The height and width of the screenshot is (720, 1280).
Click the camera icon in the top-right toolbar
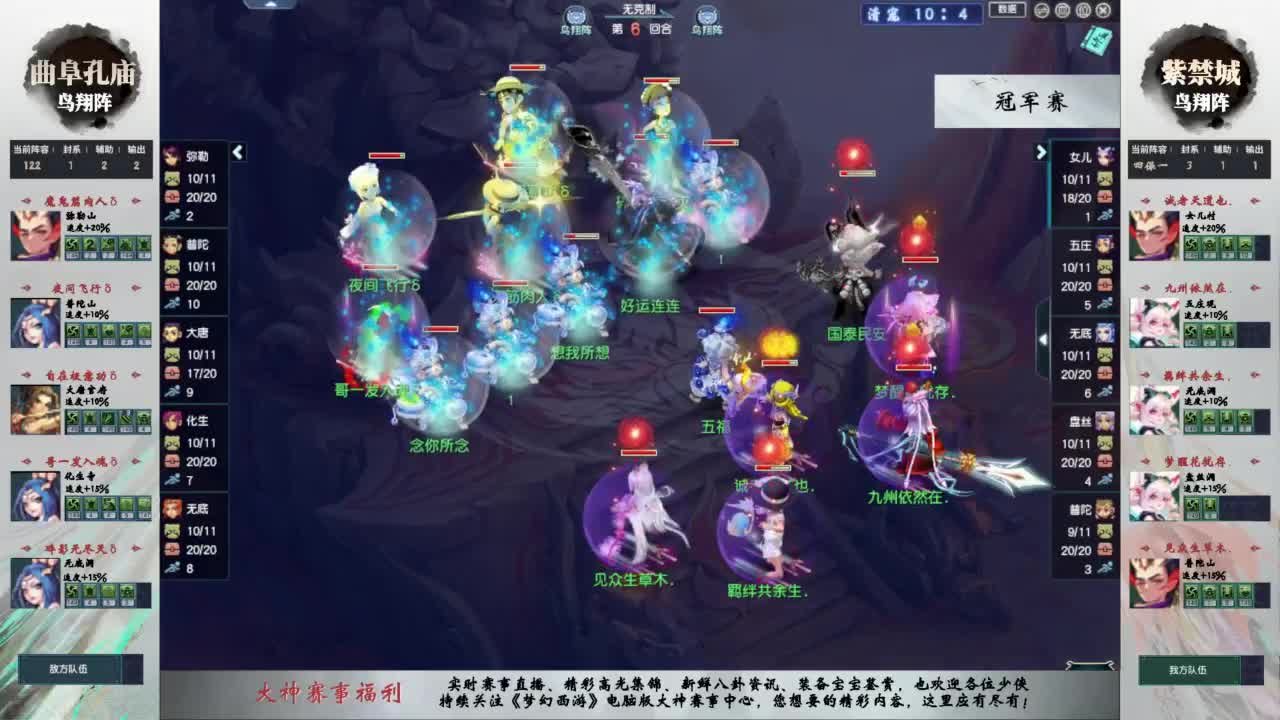point(1041,11)
